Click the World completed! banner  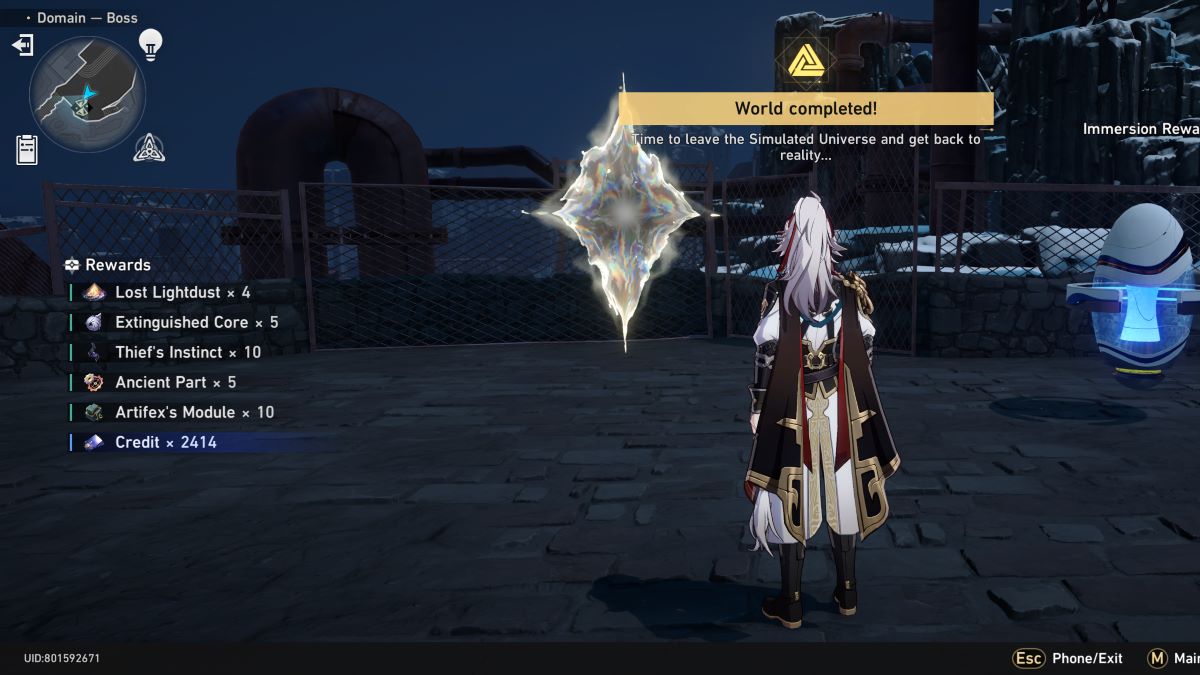click(x=806, y=108)
